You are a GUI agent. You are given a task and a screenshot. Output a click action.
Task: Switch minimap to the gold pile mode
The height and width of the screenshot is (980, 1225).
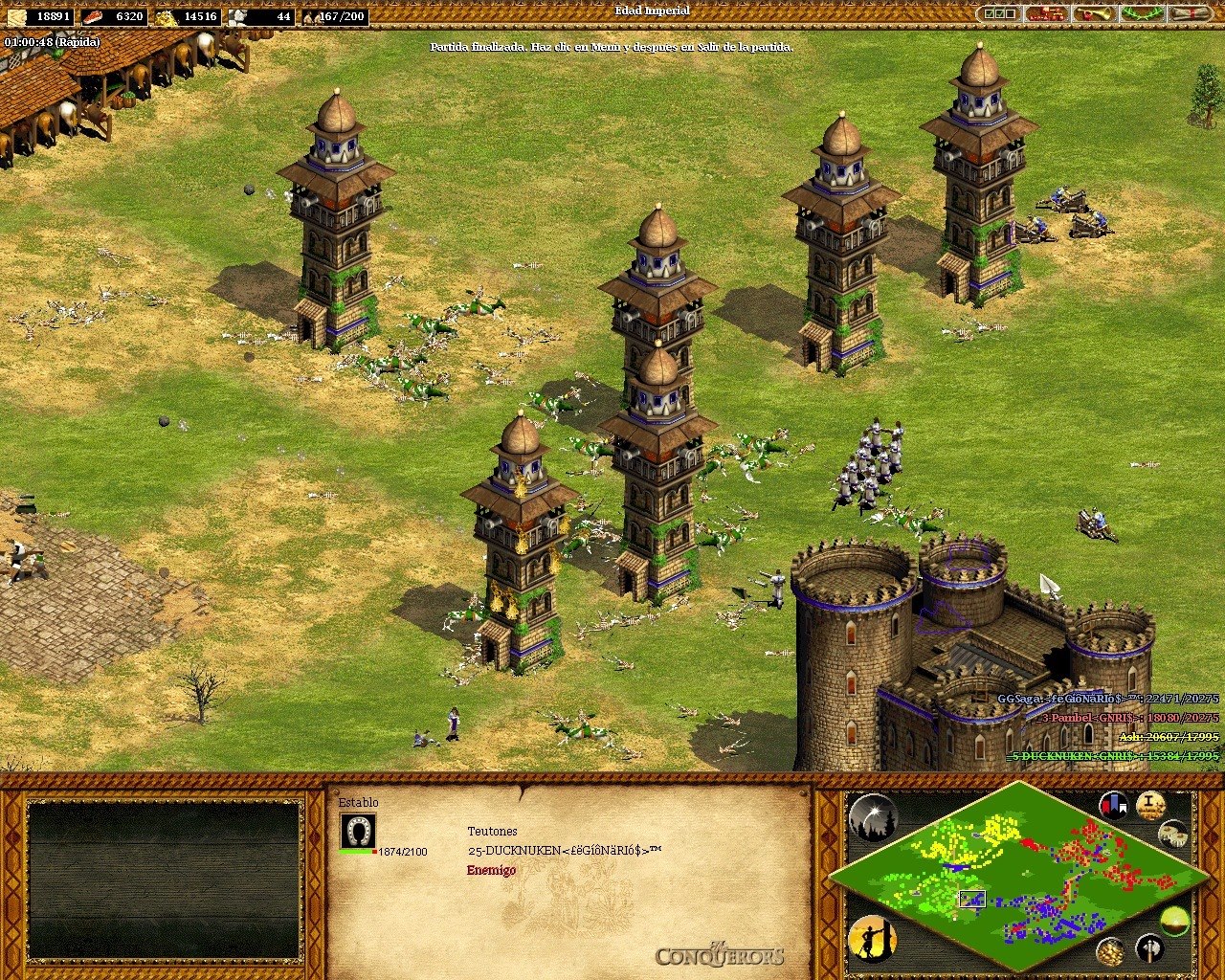(x=1111, y=951)
